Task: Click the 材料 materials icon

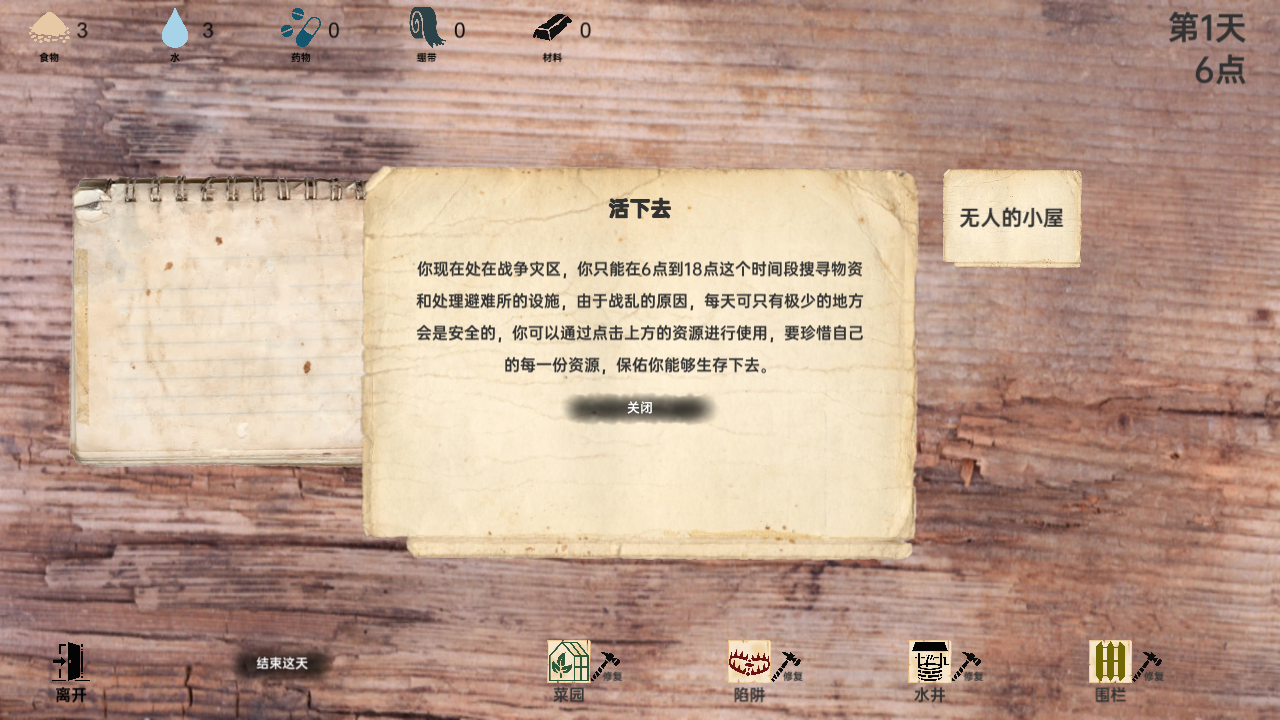Action: point(551,28)
